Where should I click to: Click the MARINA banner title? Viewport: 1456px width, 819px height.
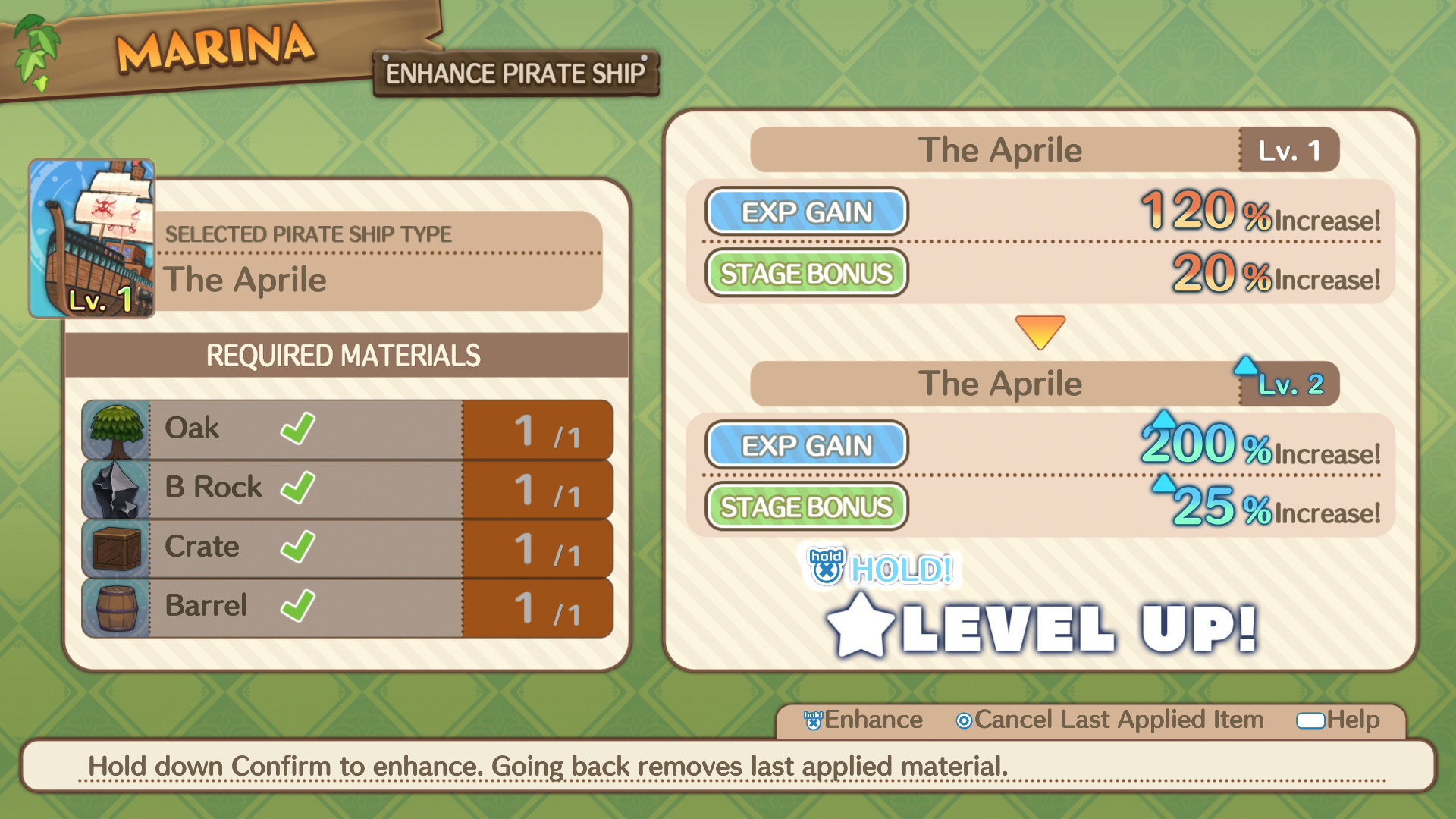[x=215, y=47]
